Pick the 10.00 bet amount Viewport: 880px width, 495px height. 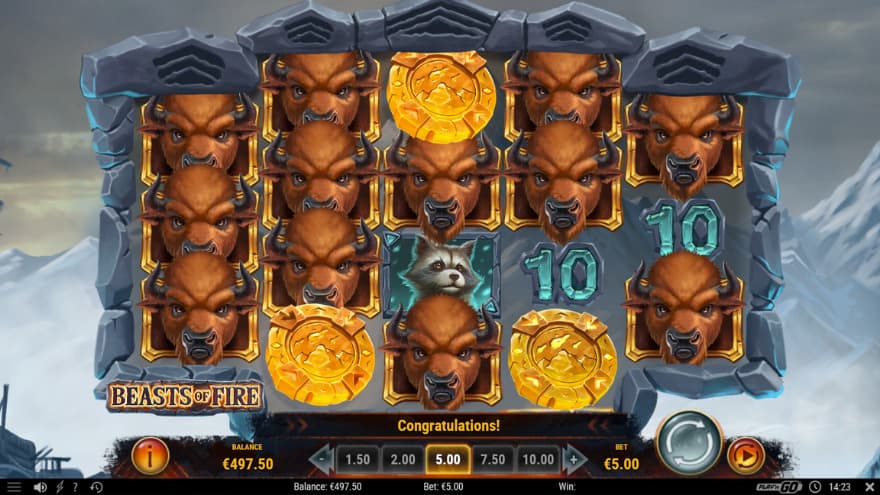point(537,459)
